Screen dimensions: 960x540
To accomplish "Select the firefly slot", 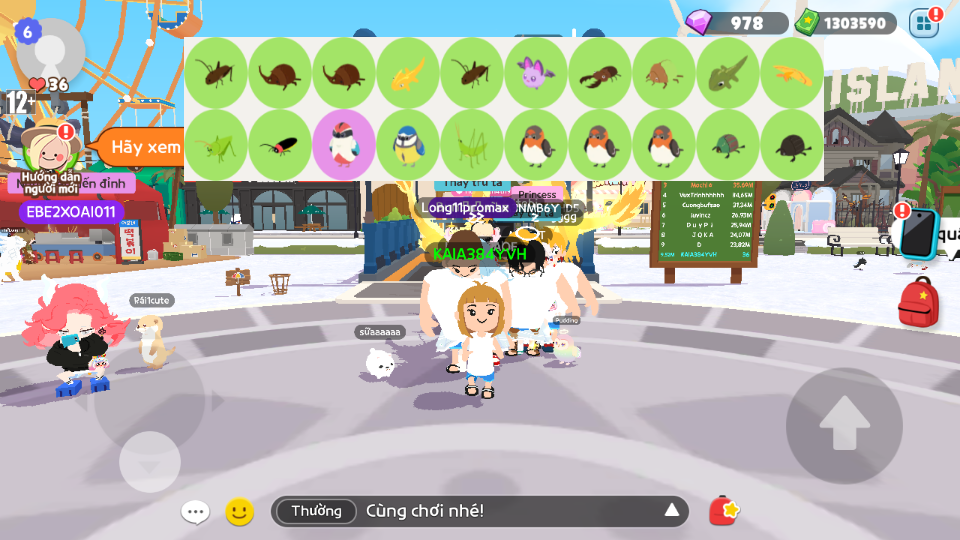I will point(280,146).
